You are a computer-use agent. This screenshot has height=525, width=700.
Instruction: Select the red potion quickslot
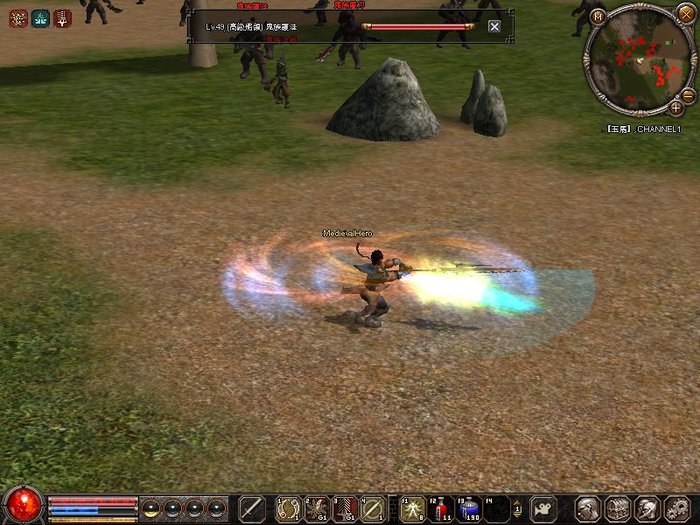[x=441, y=509]
